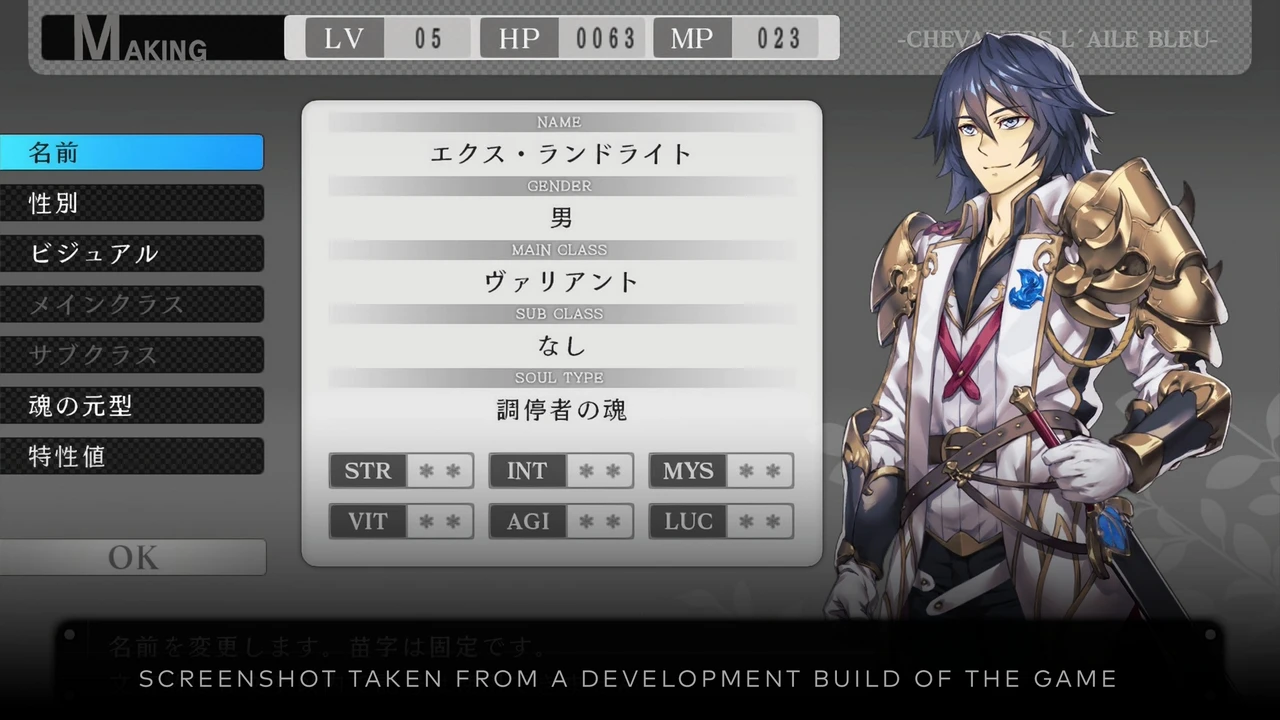
Task: Click the VIT stat indicator
Action: pos(400,521)
